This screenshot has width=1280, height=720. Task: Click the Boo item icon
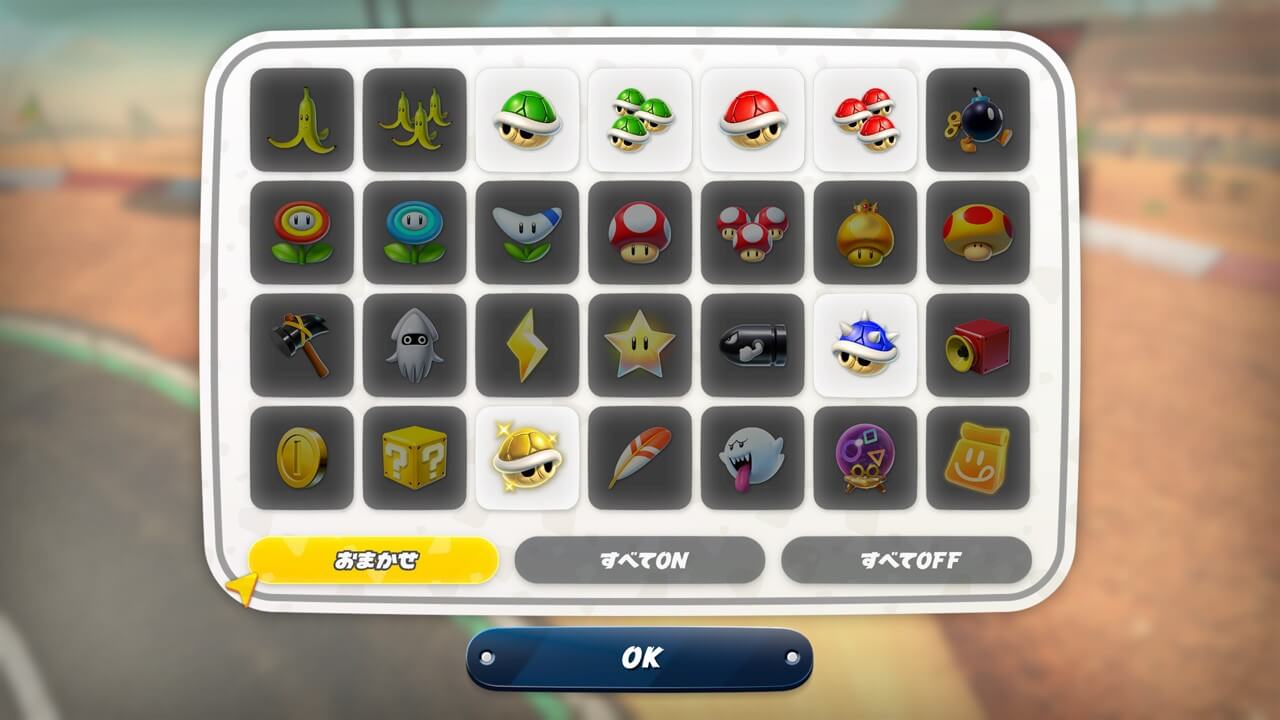[x=753, y=458]
